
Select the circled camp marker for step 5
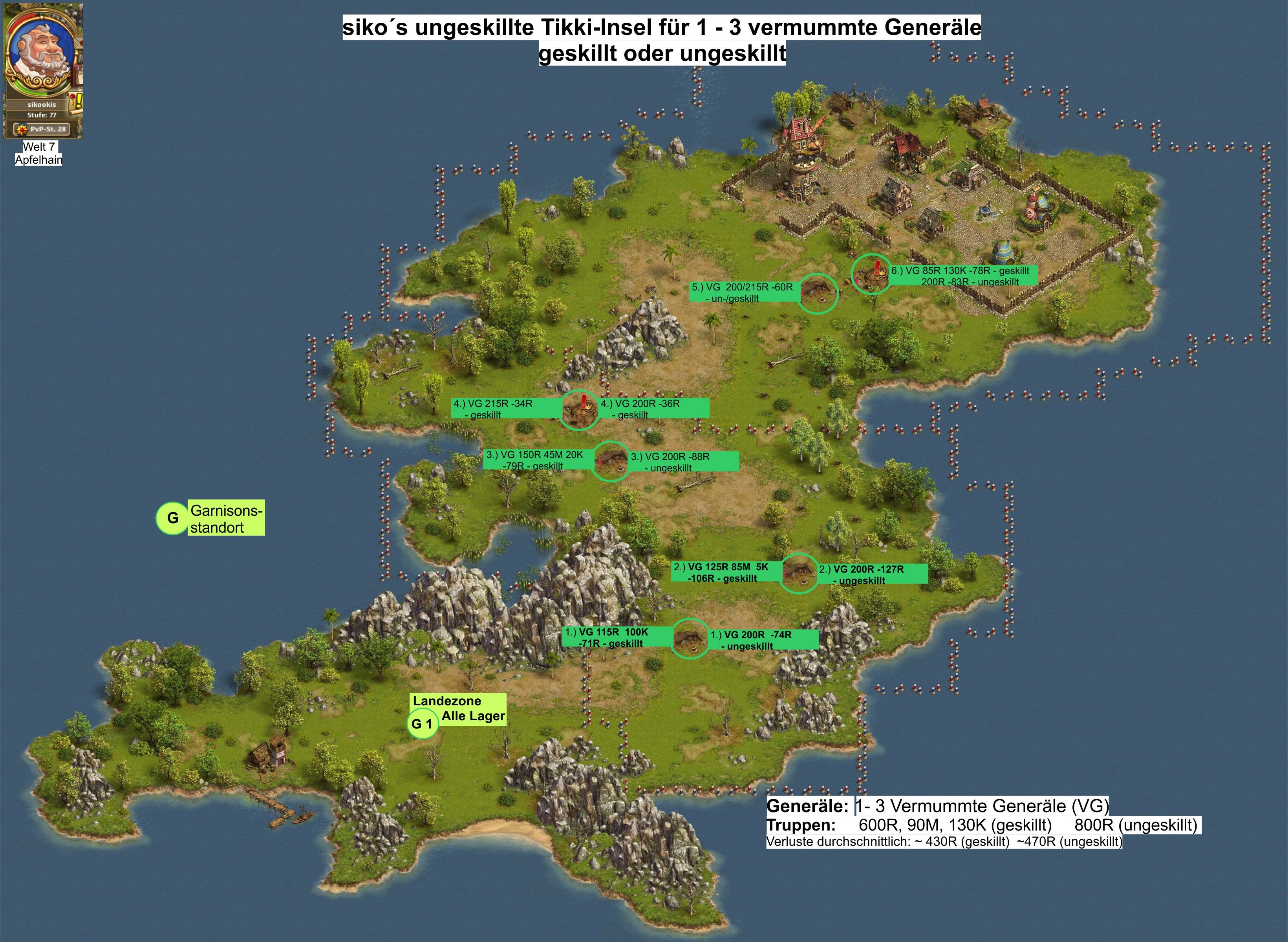(816, 293)
